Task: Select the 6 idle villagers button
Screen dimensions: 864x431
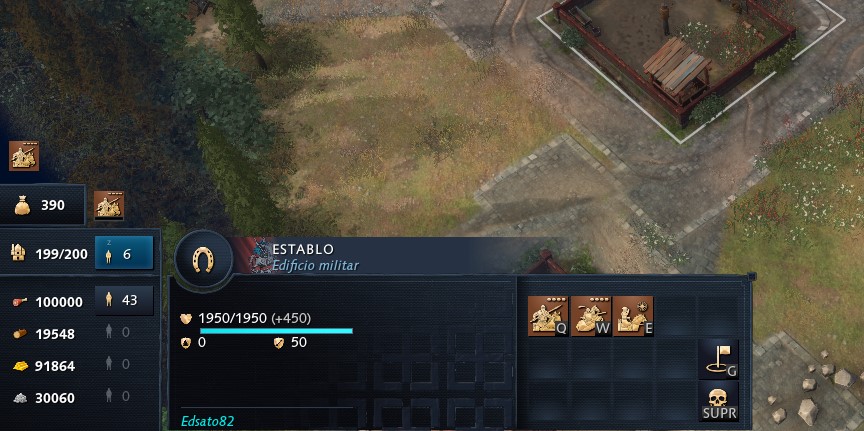Action: [124, 254]
